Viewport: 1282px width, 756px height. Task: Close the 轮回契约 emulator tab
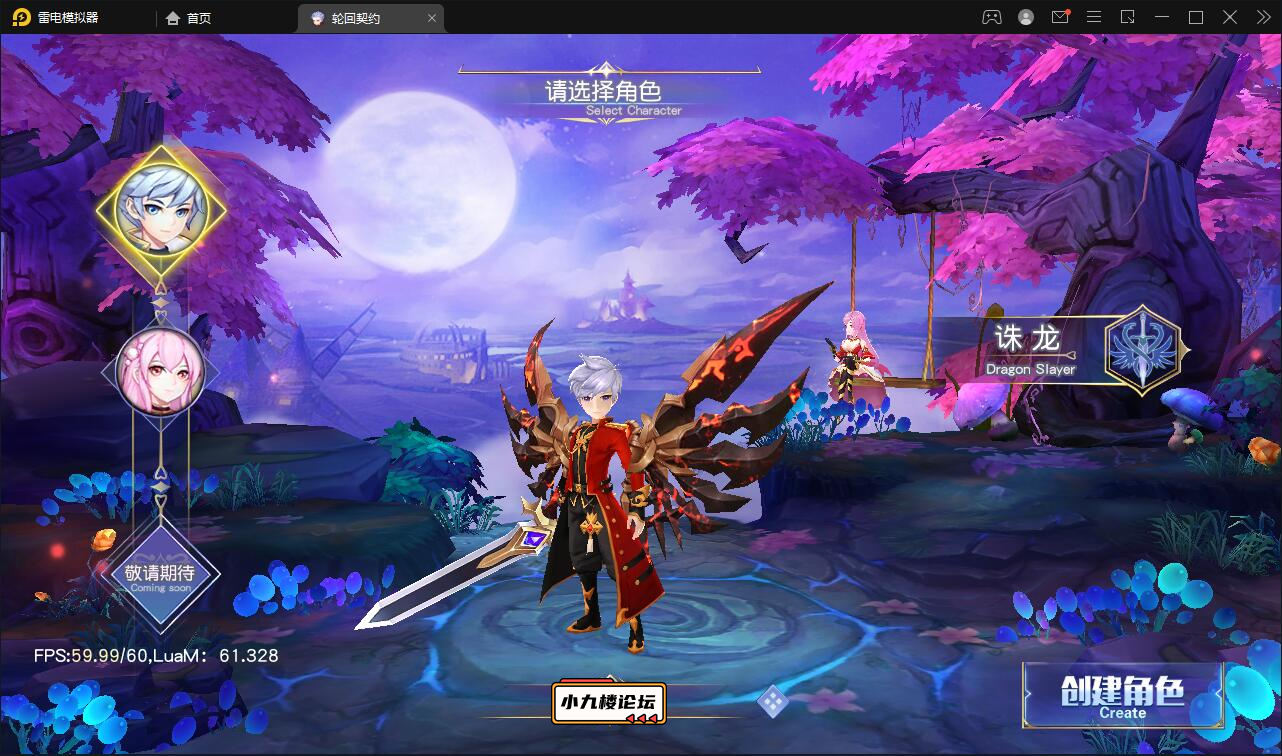432,18
